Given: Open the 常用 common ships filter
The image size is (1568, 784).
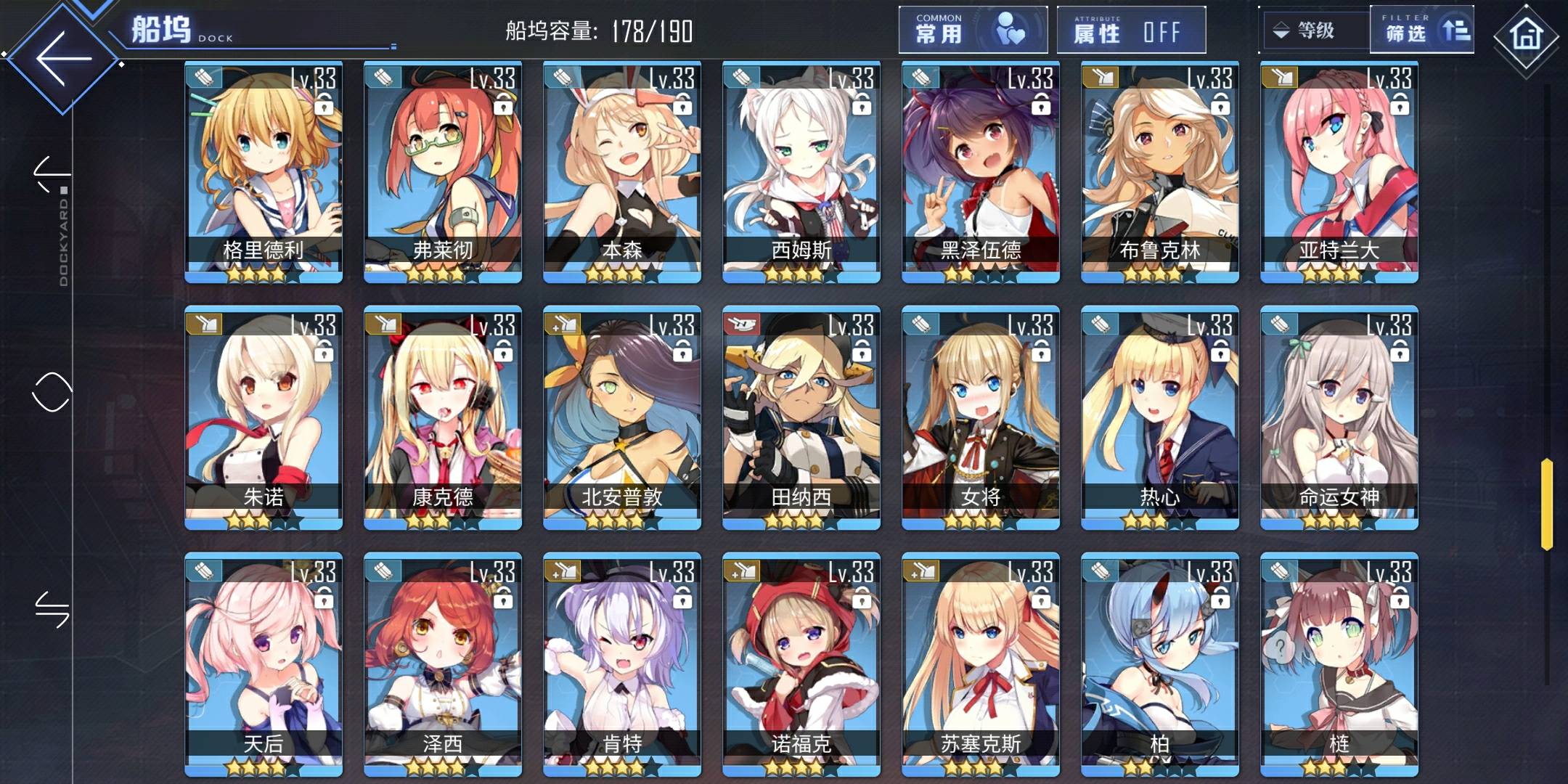Looking at the screenshot, I should [x=972, y=30].
